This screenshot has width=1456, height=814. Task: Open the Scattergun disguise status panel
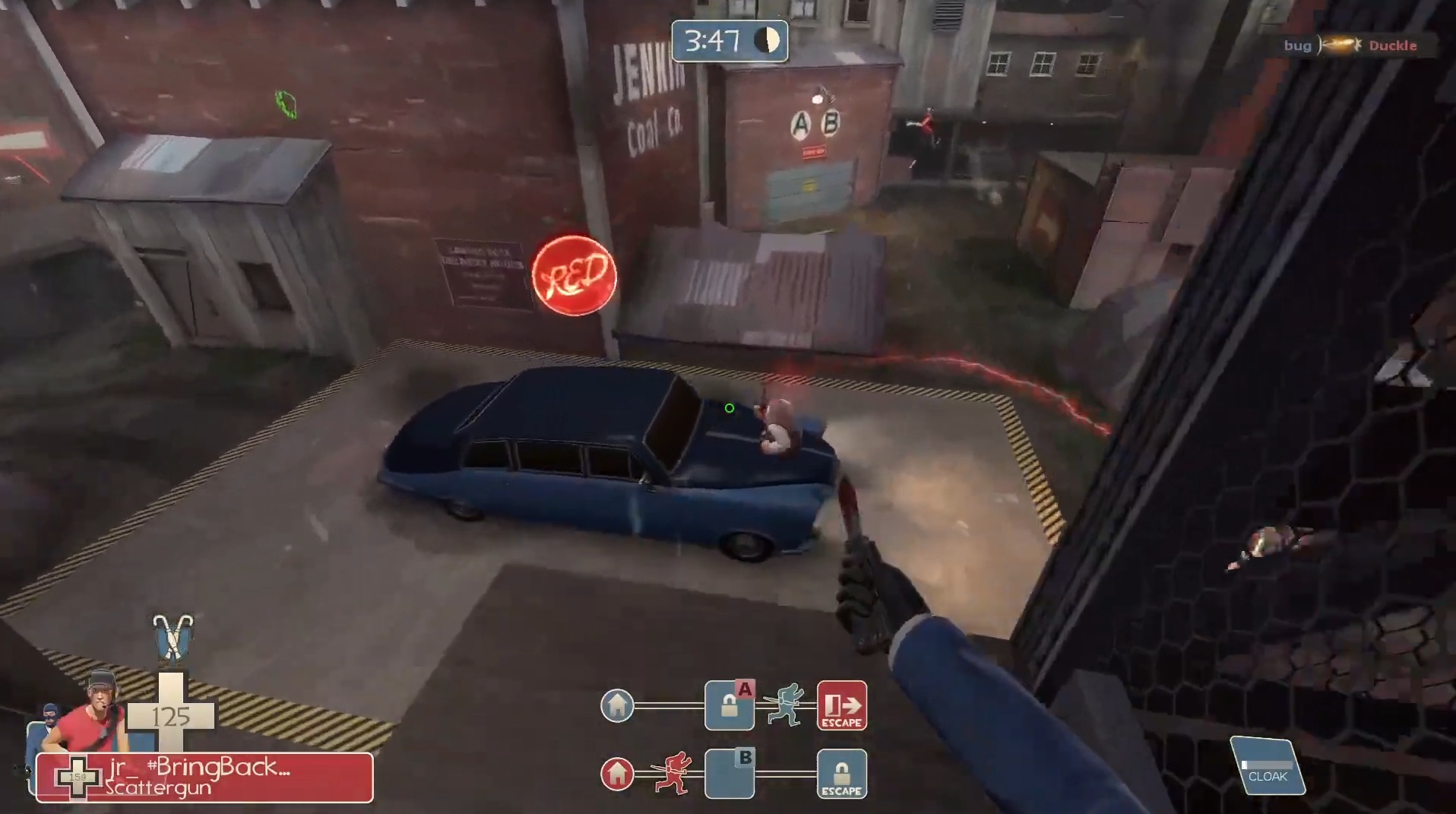click(x=204, y=778)
